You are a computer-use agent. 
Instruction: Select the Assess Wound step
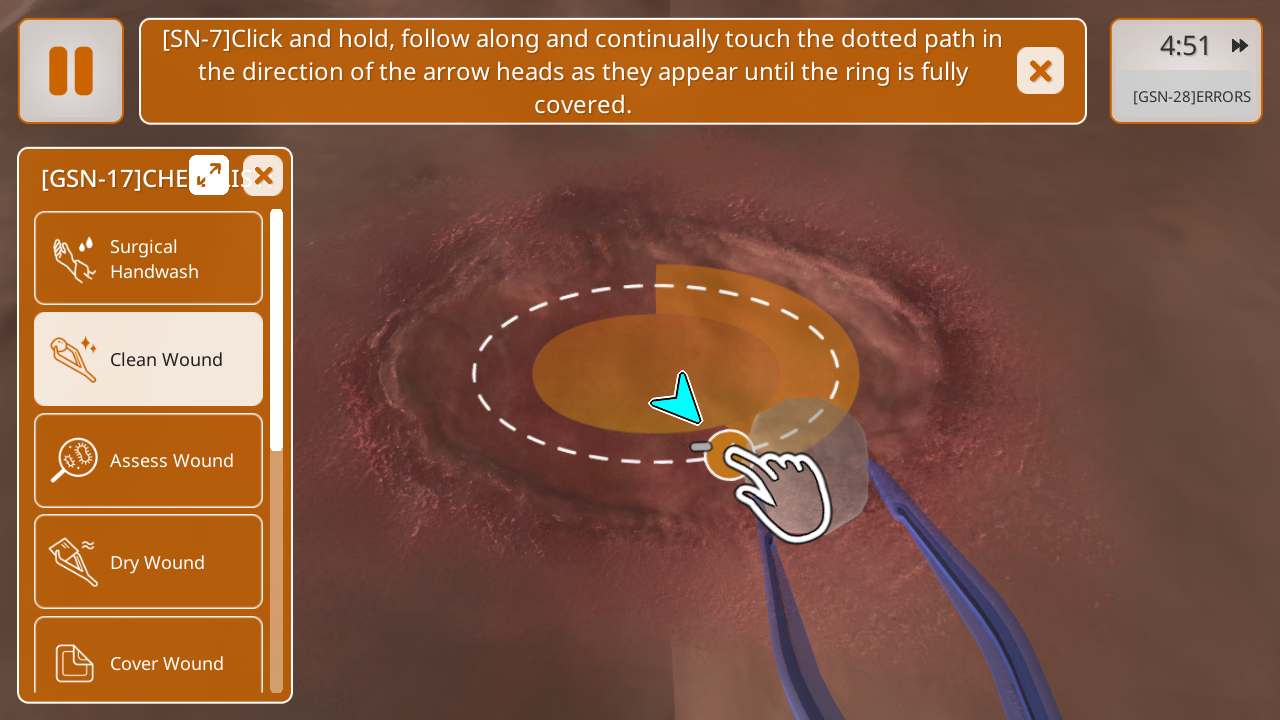point(149,460)
